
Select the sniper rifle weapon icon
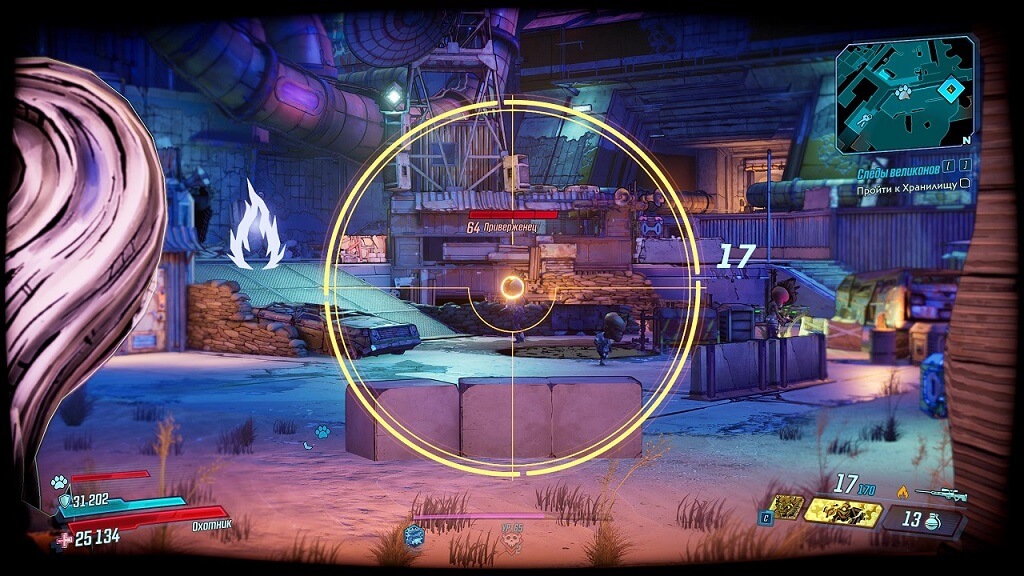(945, 493)
